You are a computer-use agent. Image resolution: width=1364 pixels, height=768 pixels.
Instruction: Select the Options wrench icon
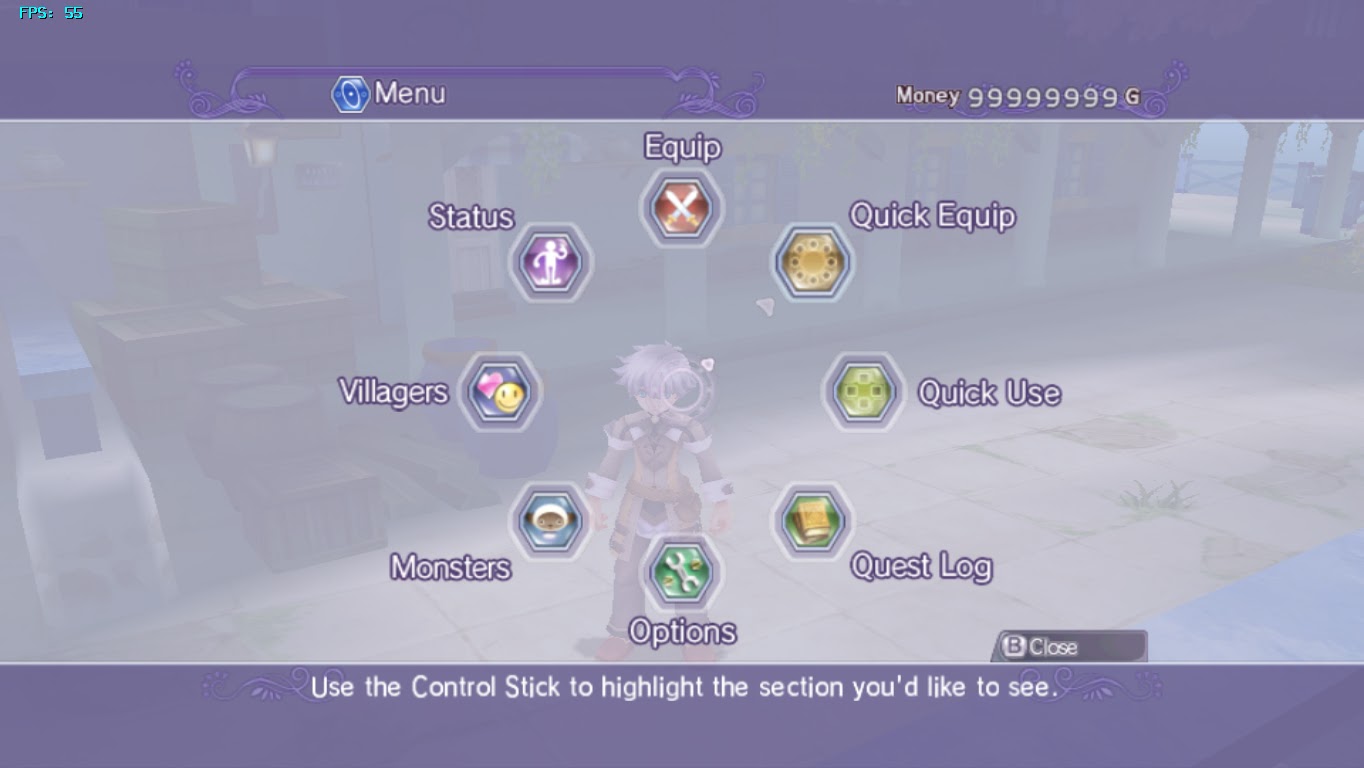[681, 572]
